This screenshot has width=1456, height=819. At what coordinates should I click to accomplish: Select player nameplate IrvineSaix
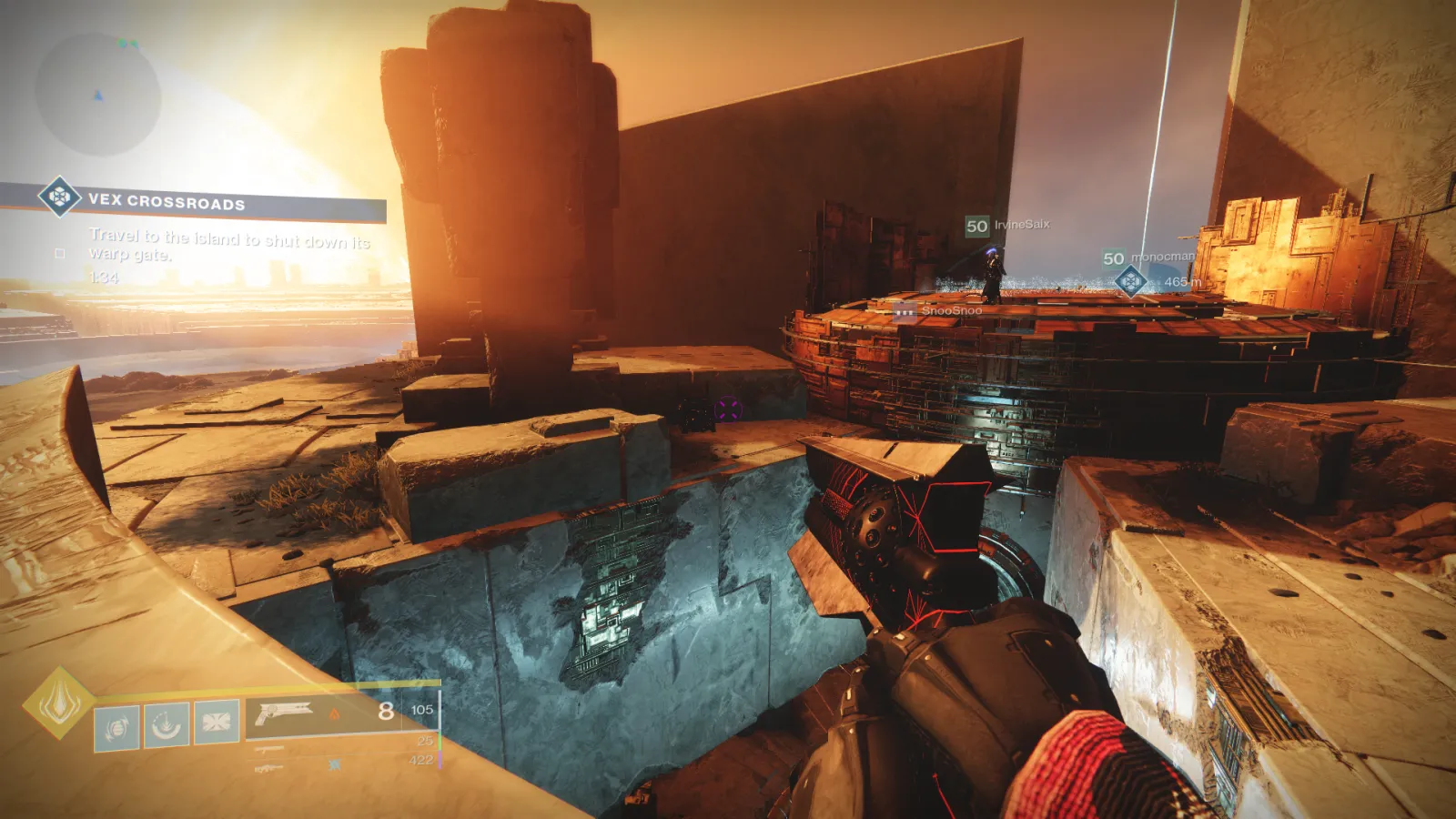coord(1021,225)
